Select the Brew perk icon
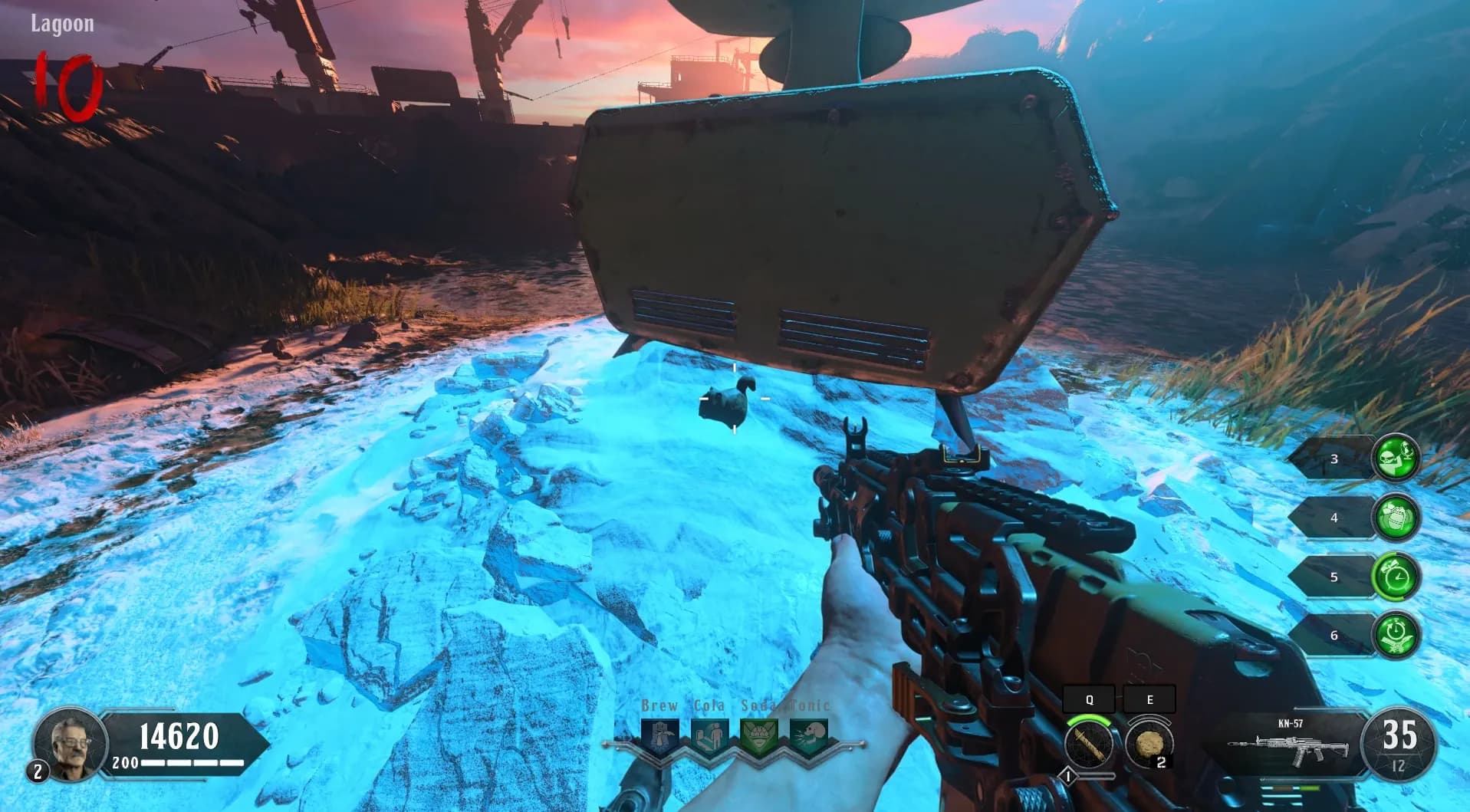Screen dimensions: 1470x812 click(660, 737)
